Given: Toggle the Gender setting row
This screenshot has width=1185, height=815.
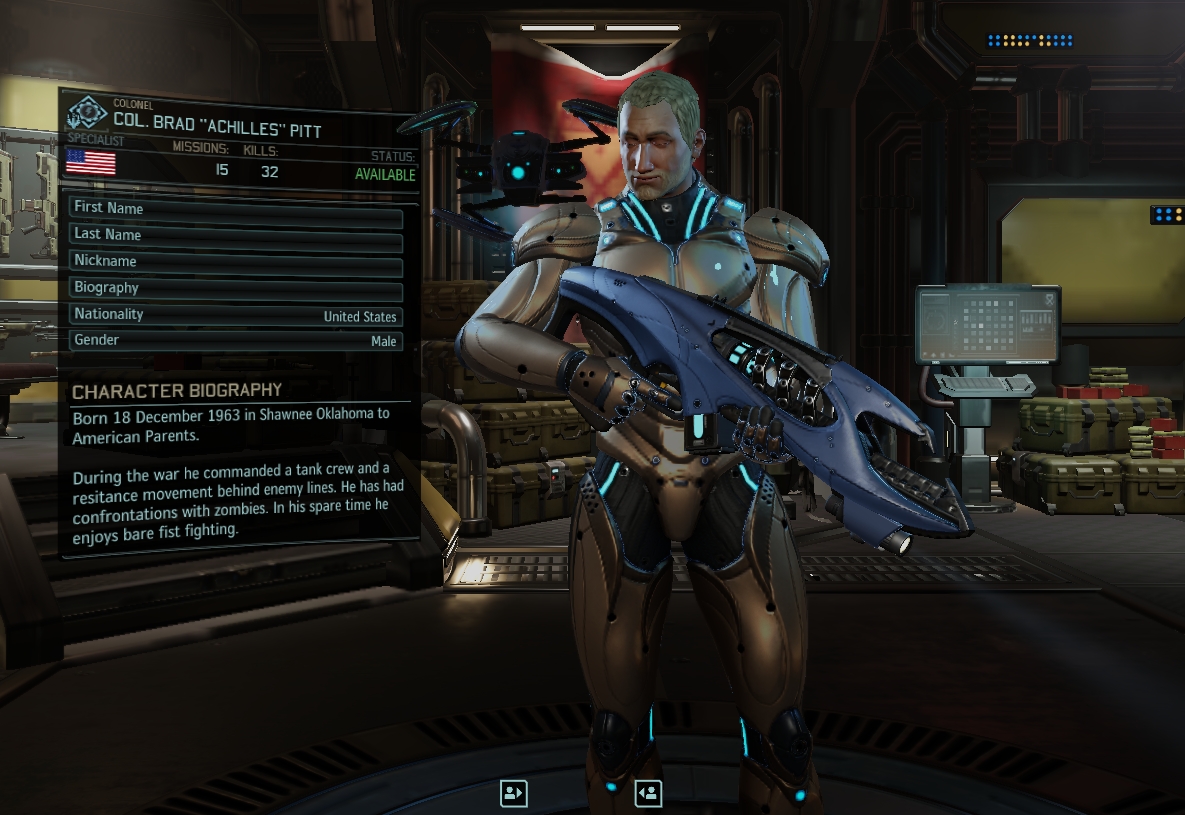Looking at the screenshot, I should [x=236, y=341].
